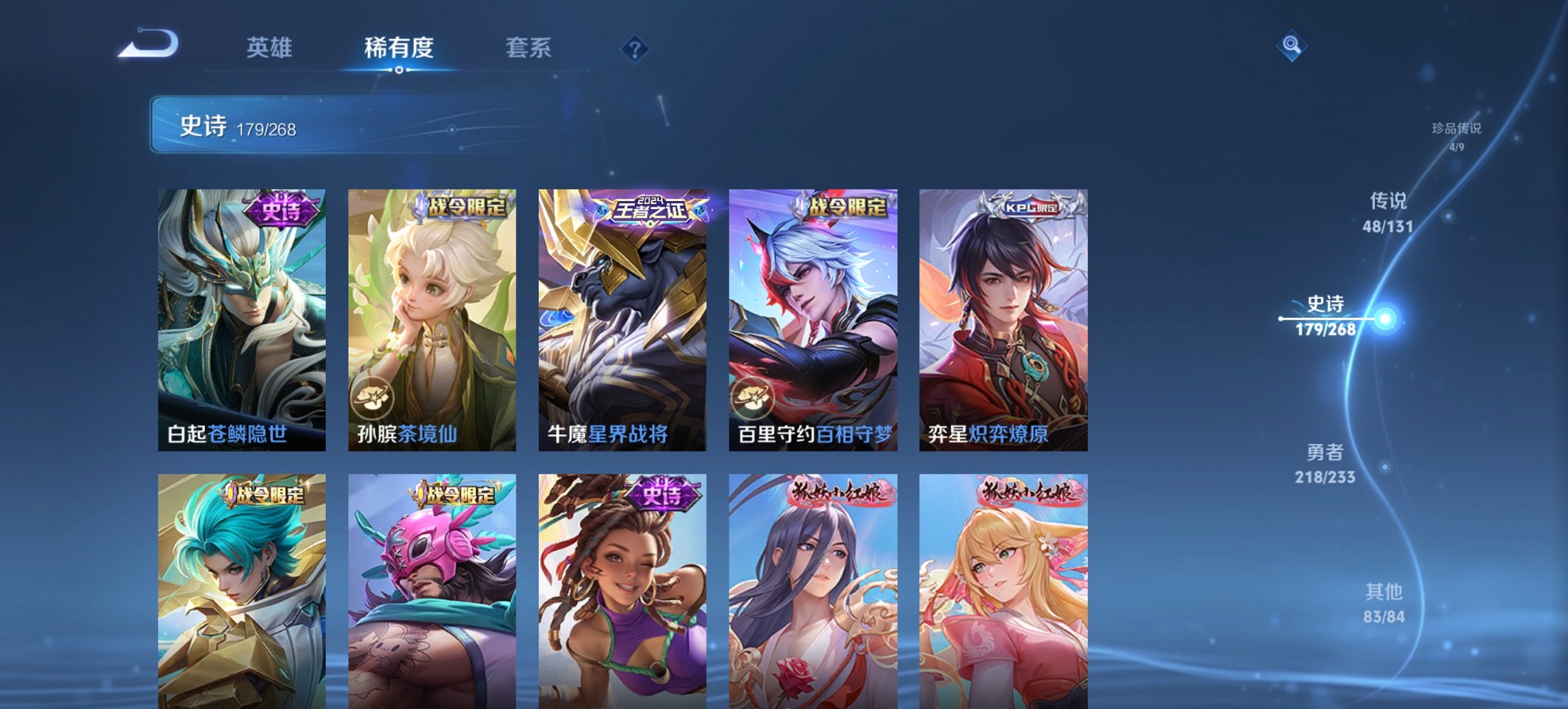Switch to the 套系 tab
This screenshot has height=709, width=1568.
click(529, 48)
